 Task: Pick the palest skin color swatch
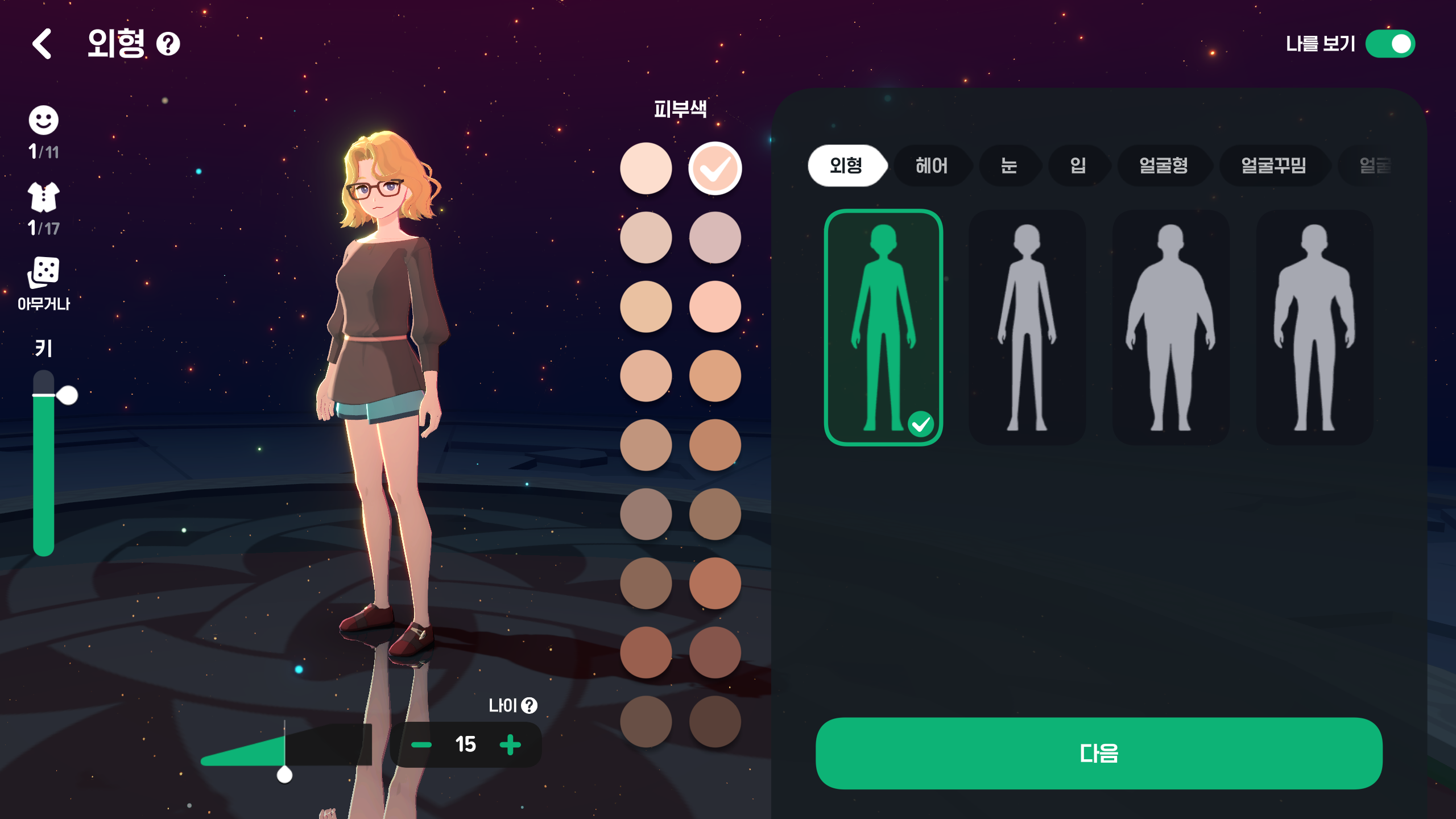click(x=646, y=168)
